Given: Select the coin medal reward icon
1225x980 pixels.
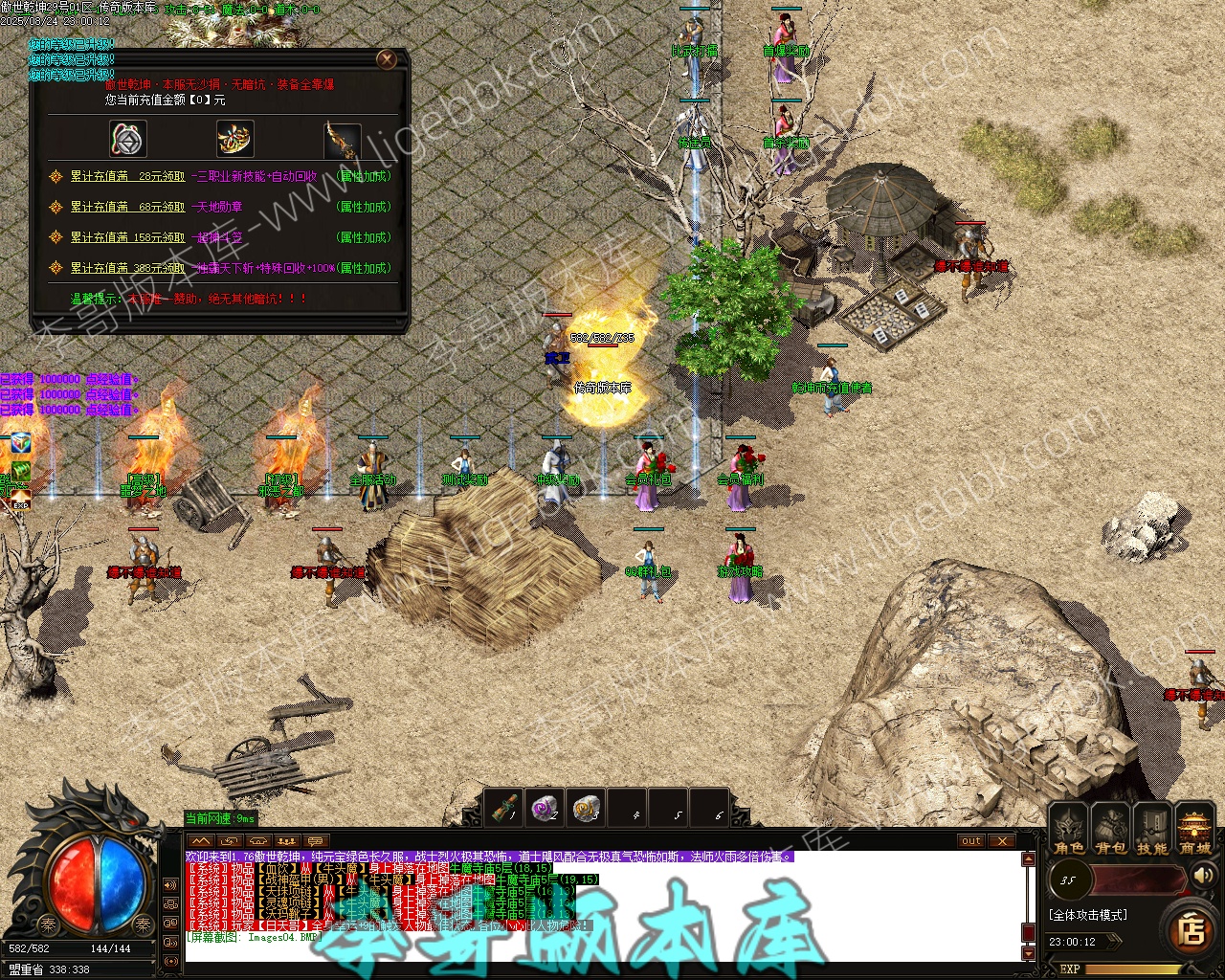Looking at the screenshot, I should pos(128,140).
